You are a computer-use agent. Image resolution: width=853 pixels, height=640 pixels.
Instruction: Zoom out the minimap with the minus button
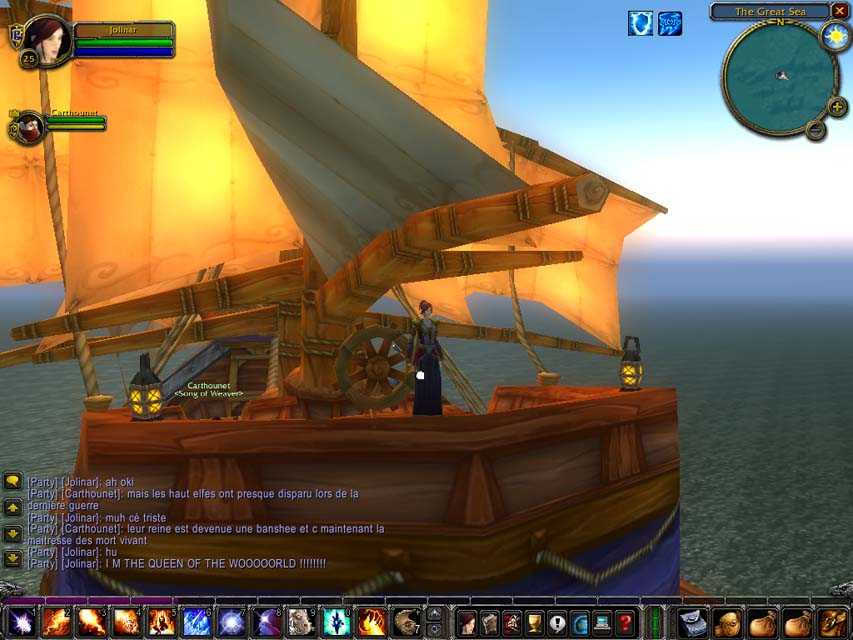[815, 129]
